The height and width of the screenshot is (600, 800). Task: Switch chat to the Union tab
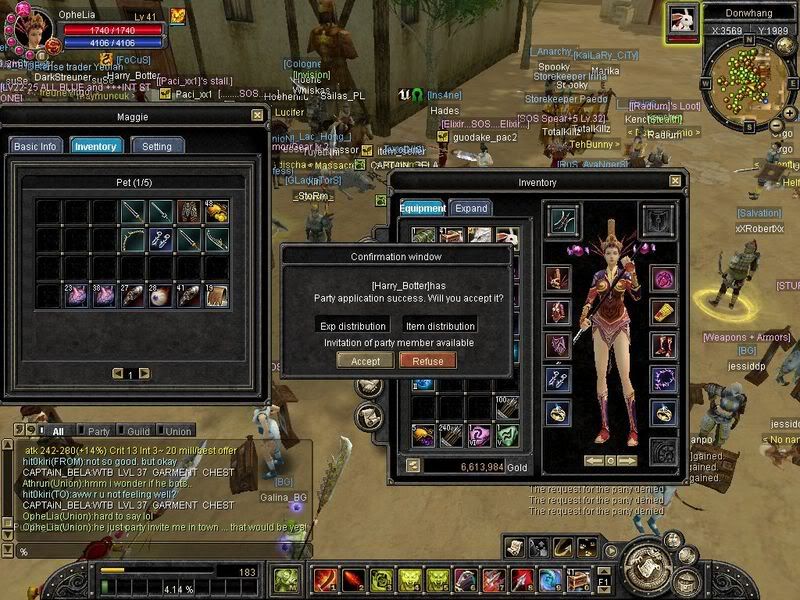pyautogui.click(x=178, y=431)
